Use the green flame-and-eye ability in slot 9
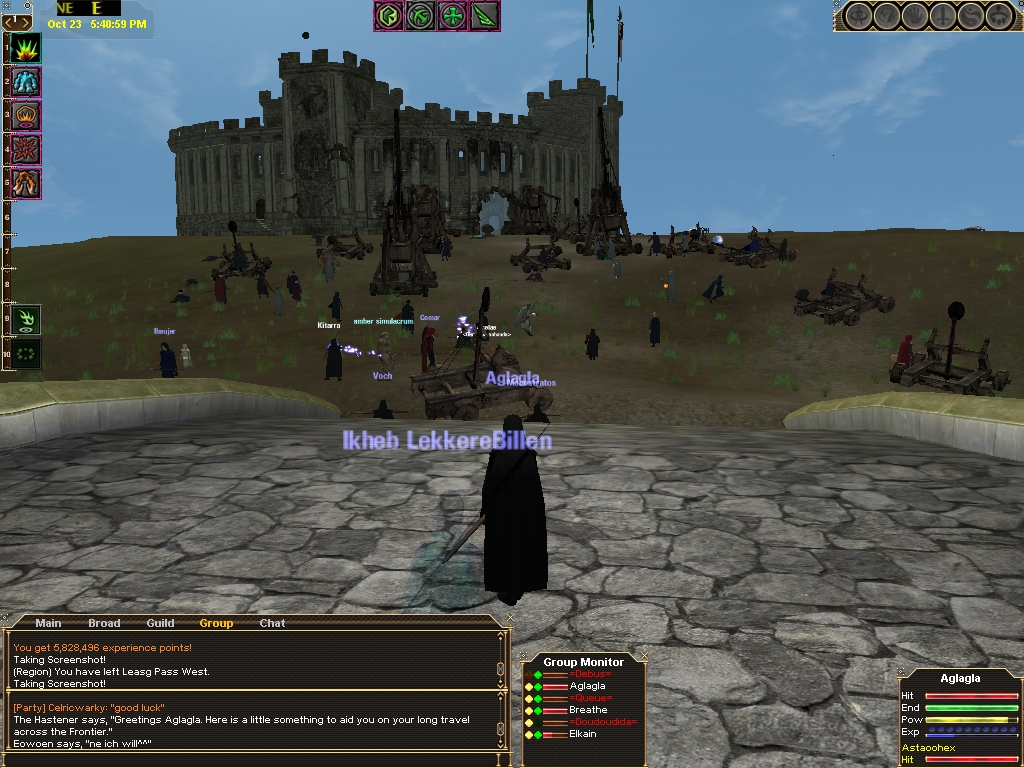 (x=26, y=319)
